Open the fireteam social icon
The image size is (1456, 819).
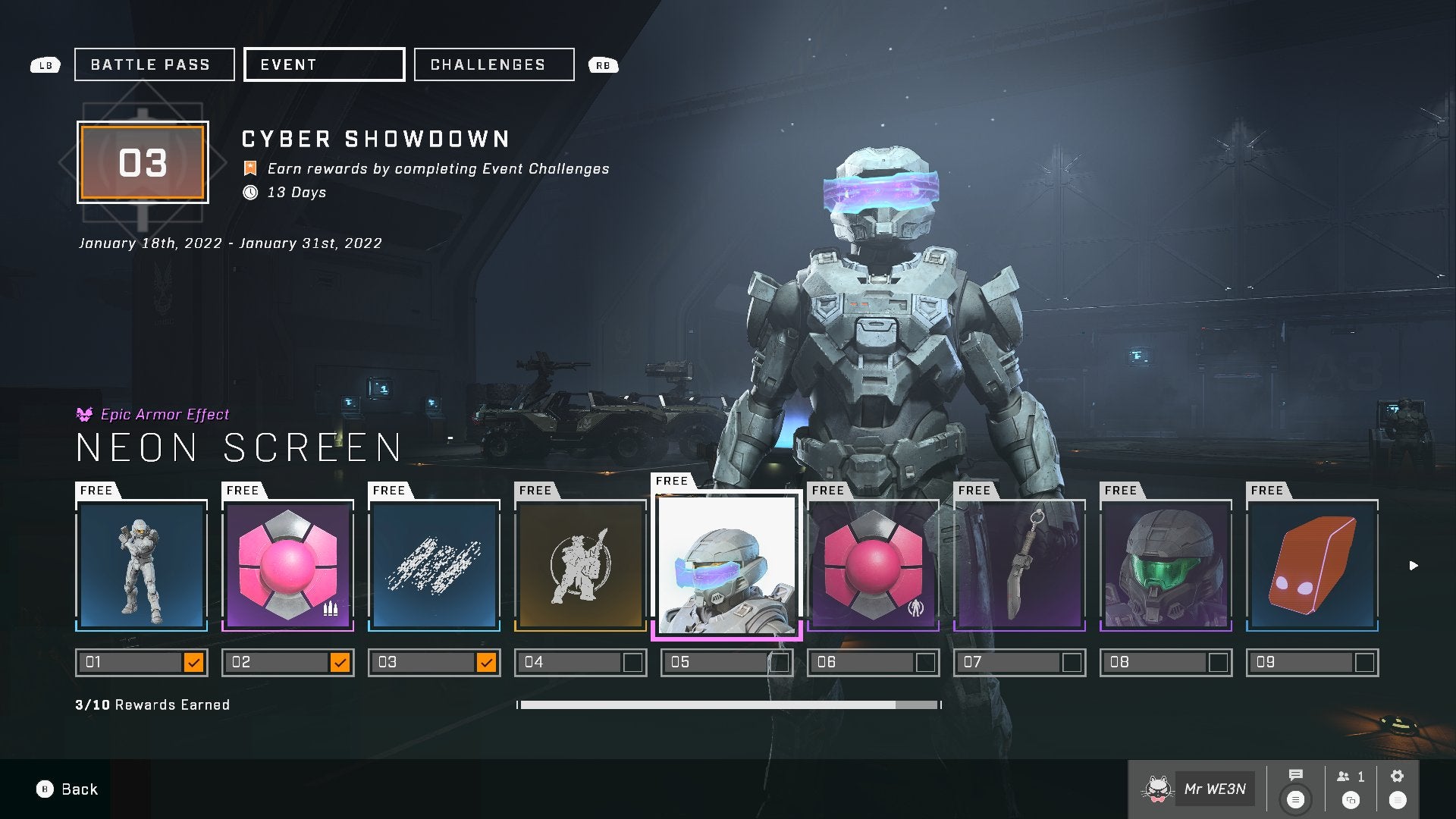click(x=1350, y=777)
